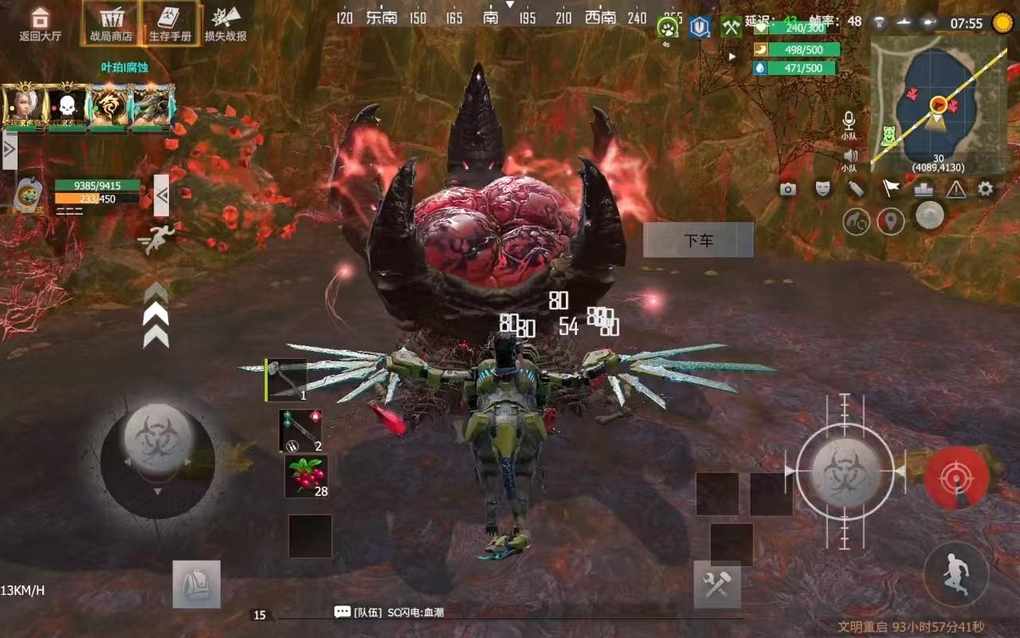Select the red berries item slot
This screenshot has width=1020, height=638.
(x=305, y=476)
